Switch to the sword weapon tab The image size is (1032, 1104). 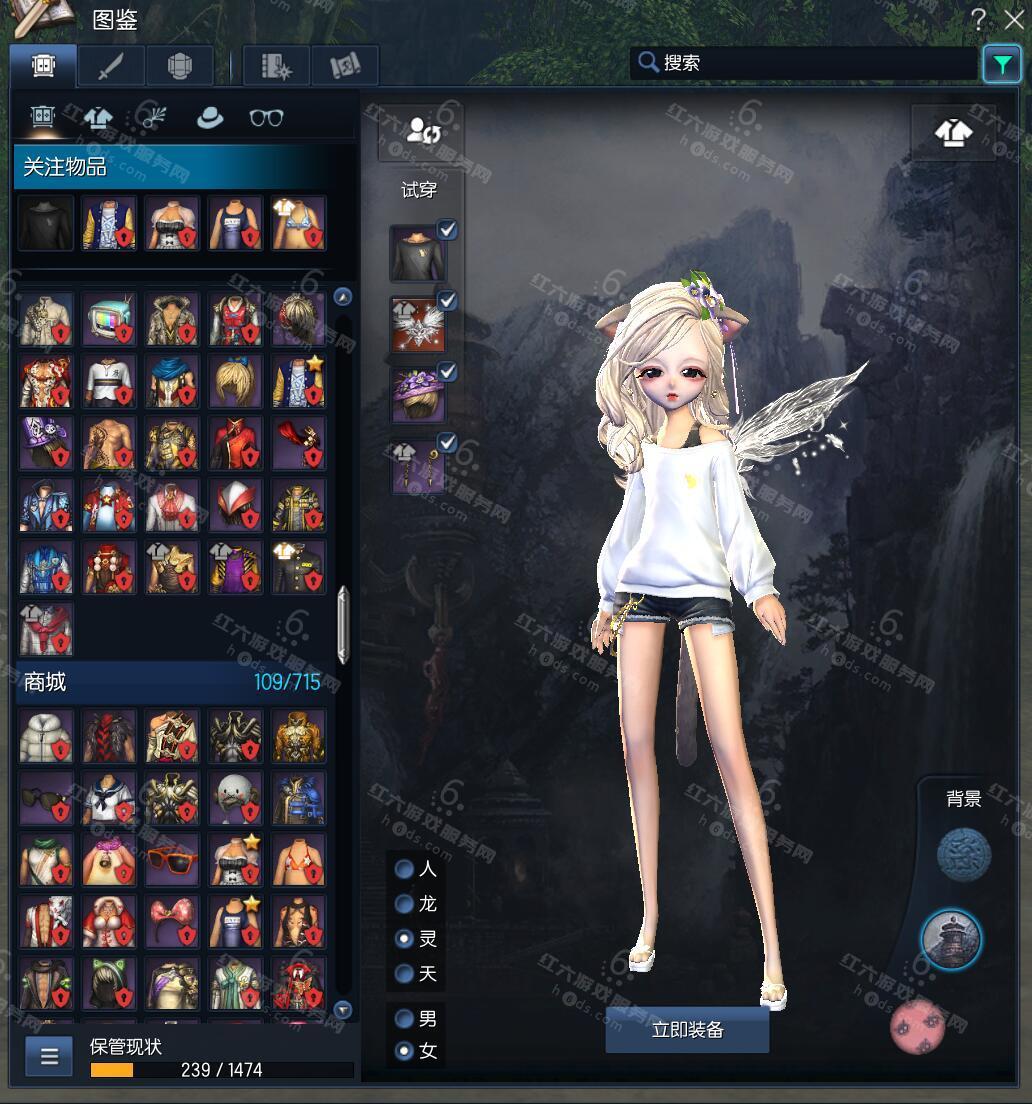[x=111, y=66]
